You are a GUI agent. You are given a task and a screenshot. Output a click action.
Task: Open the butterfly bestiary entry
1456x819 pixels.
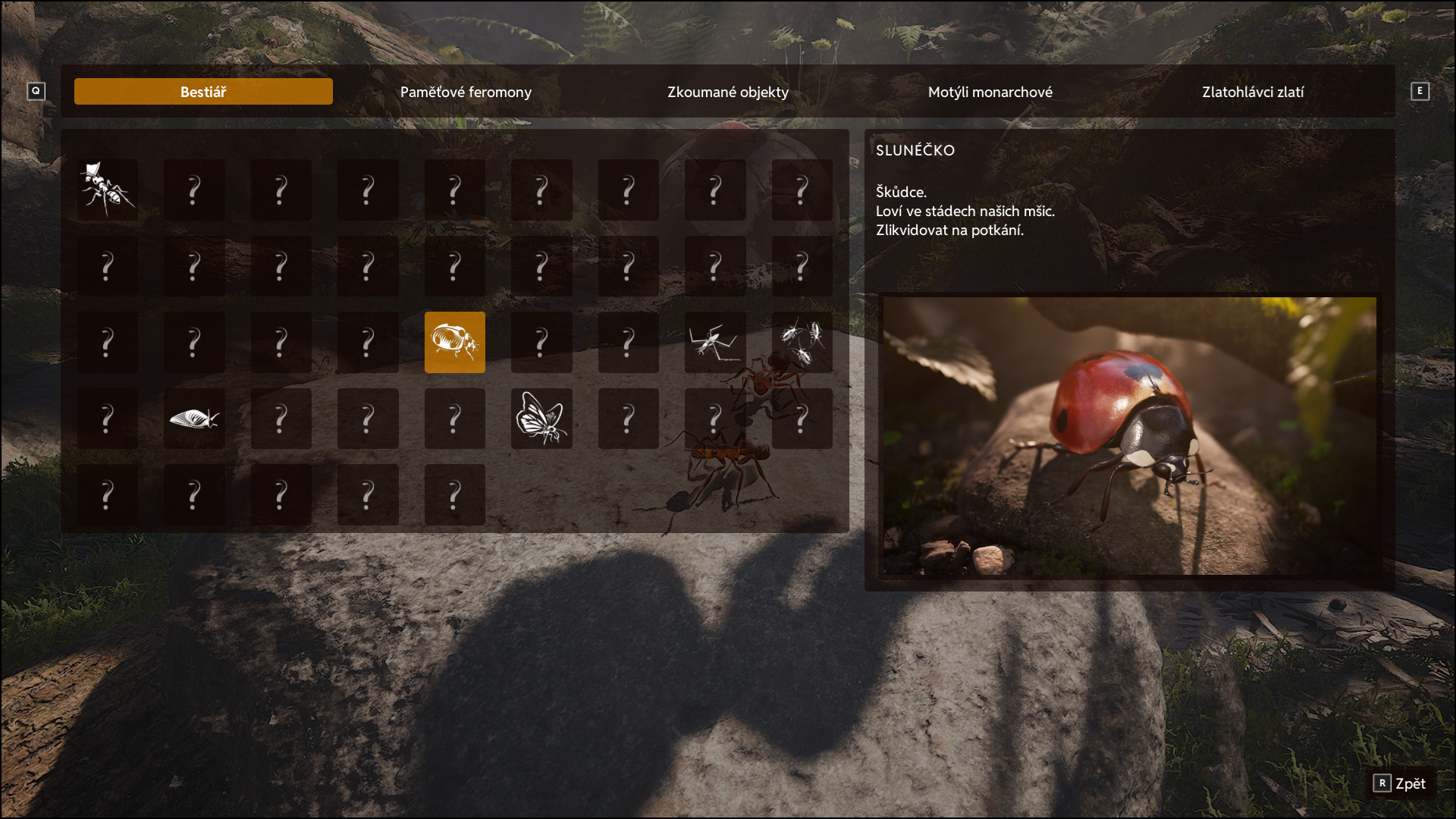(x=541, y=419)
